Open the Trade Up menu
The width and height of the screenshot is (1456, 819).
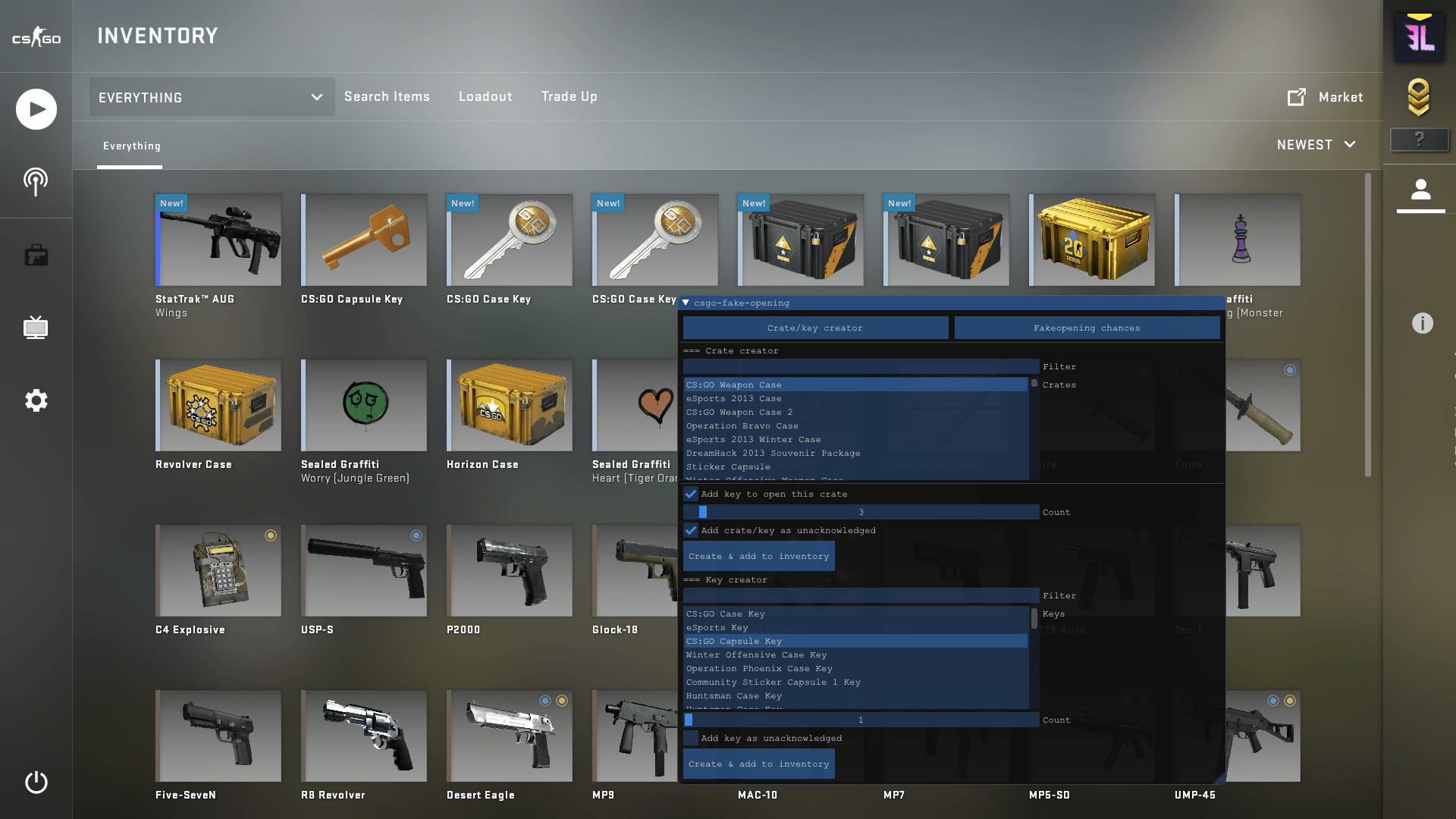pos(569,96)
